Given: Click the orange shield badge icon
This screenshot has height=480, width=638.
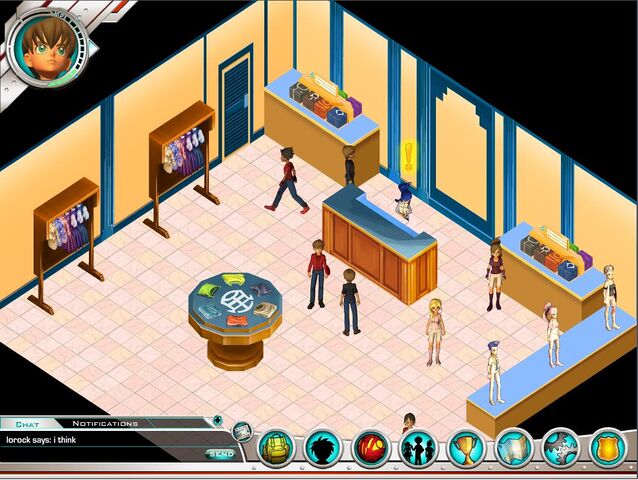Looking at the screenshot, I should click(609, 447).
